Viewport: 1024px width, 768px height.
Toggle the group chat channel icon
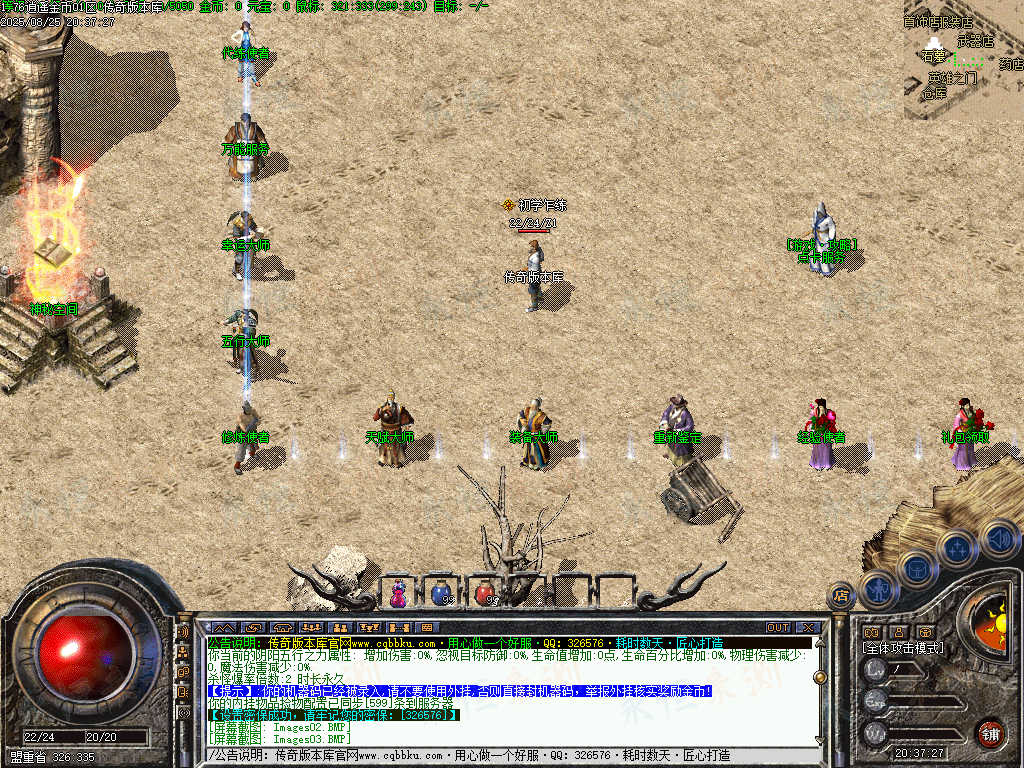(183, 653)
